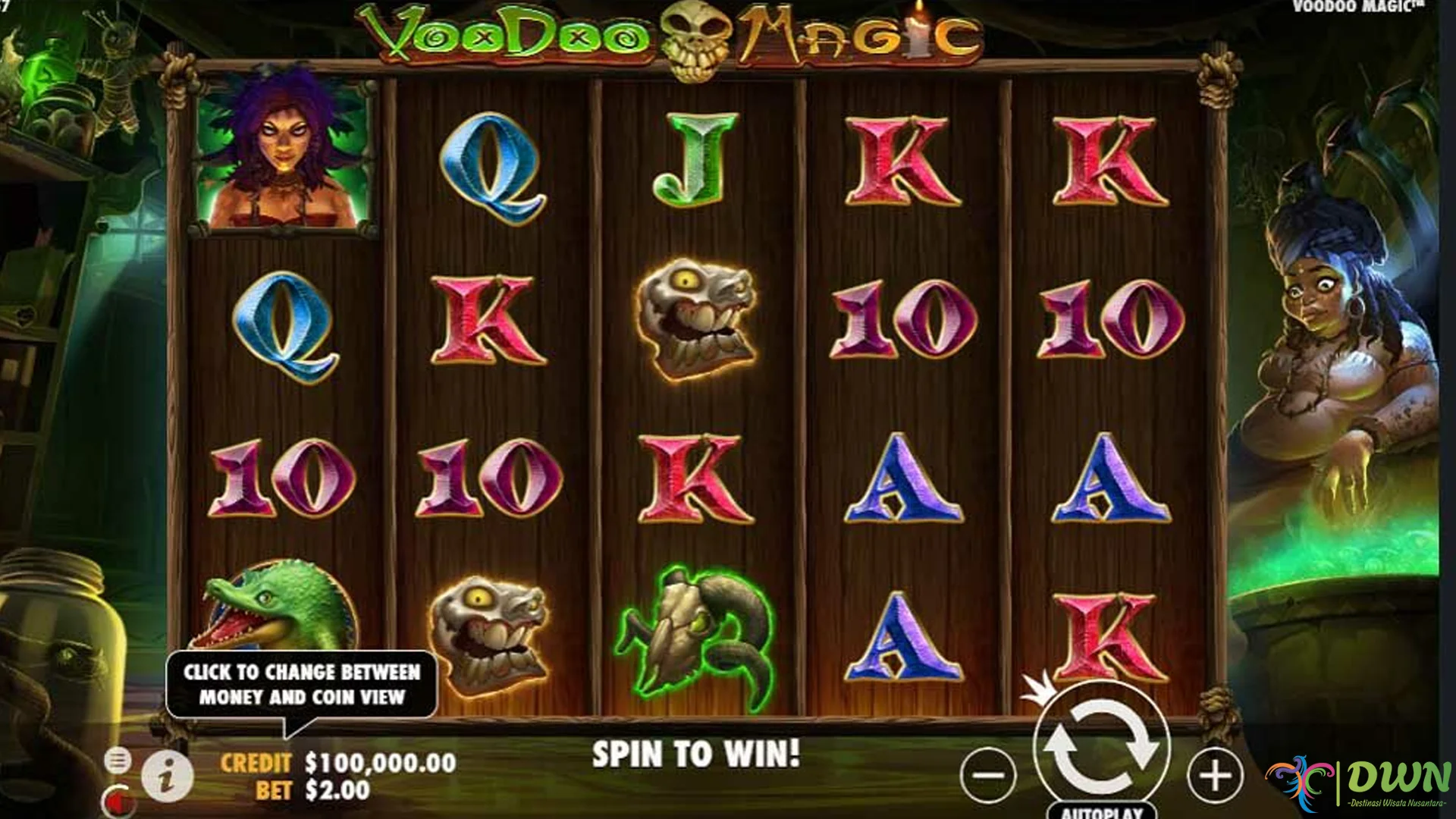
Task: Increase the bet with the plus button
Action: click(1215, 775)
